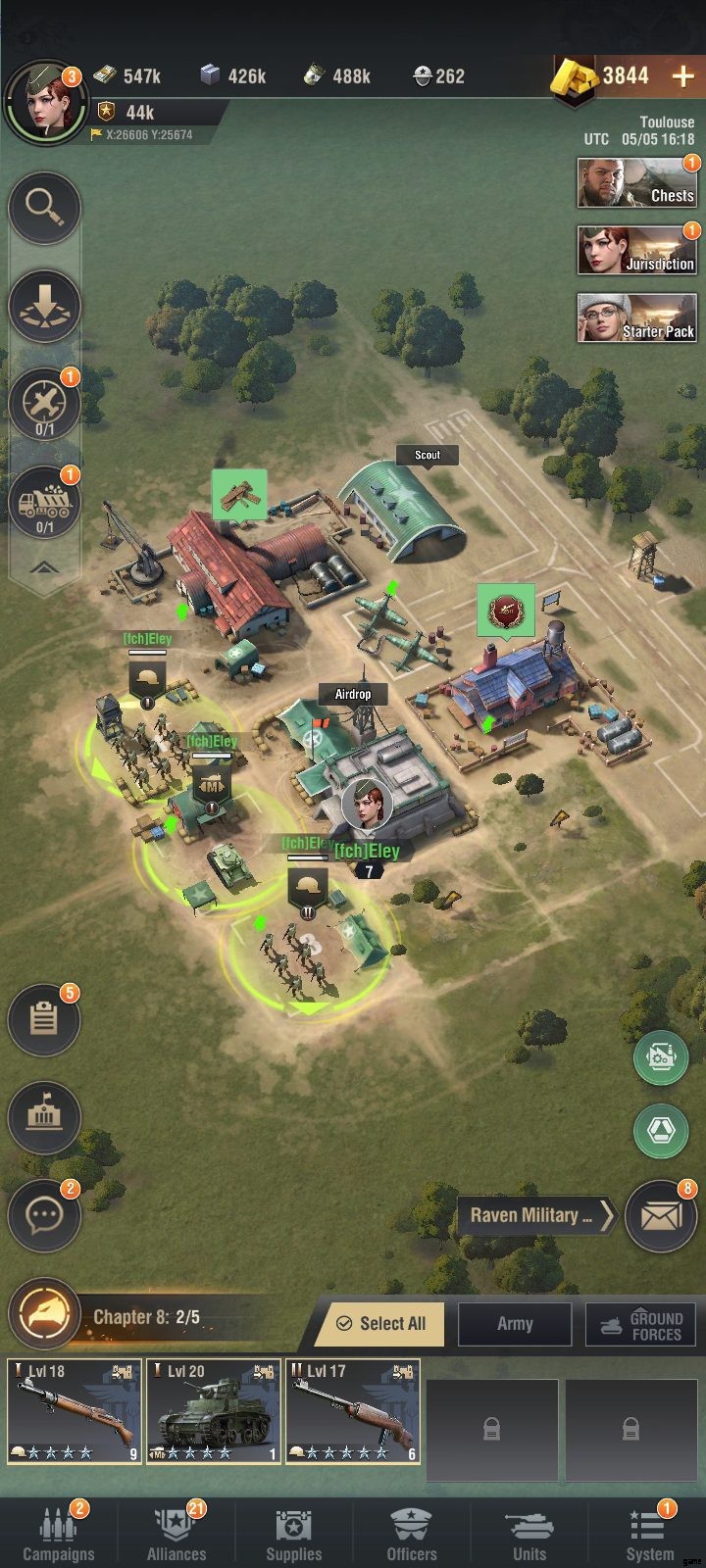
Task: Open the Chests offer
Action: [636, 182]
